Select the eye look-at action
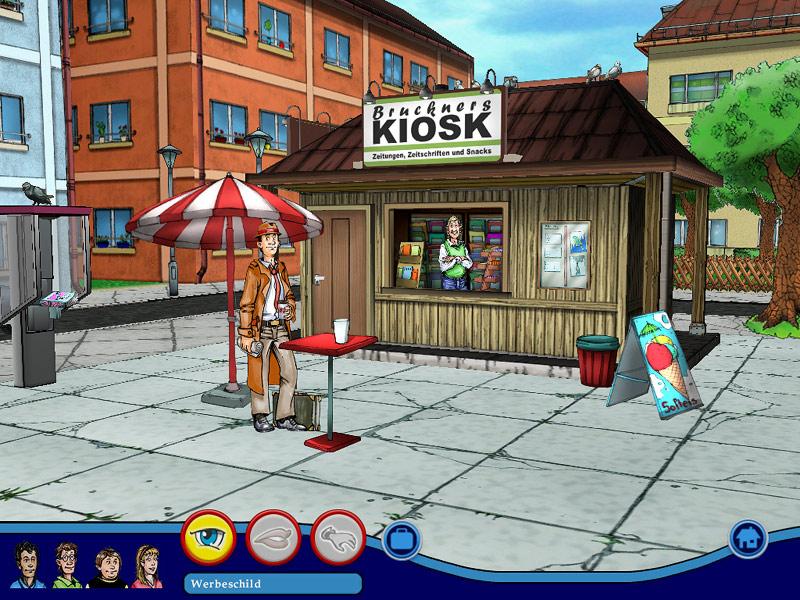Viewport: 800px width, 600px height. pos(208,538)
